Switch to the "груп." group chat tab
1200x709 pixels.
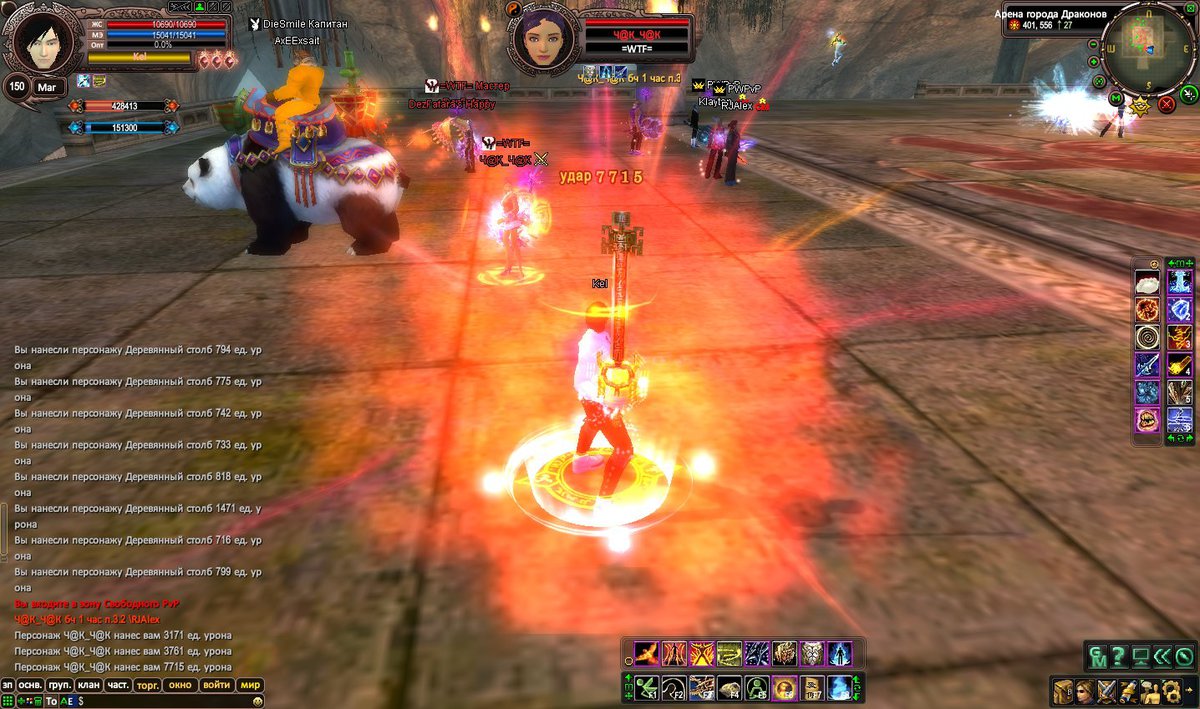[x=60, y=685]
